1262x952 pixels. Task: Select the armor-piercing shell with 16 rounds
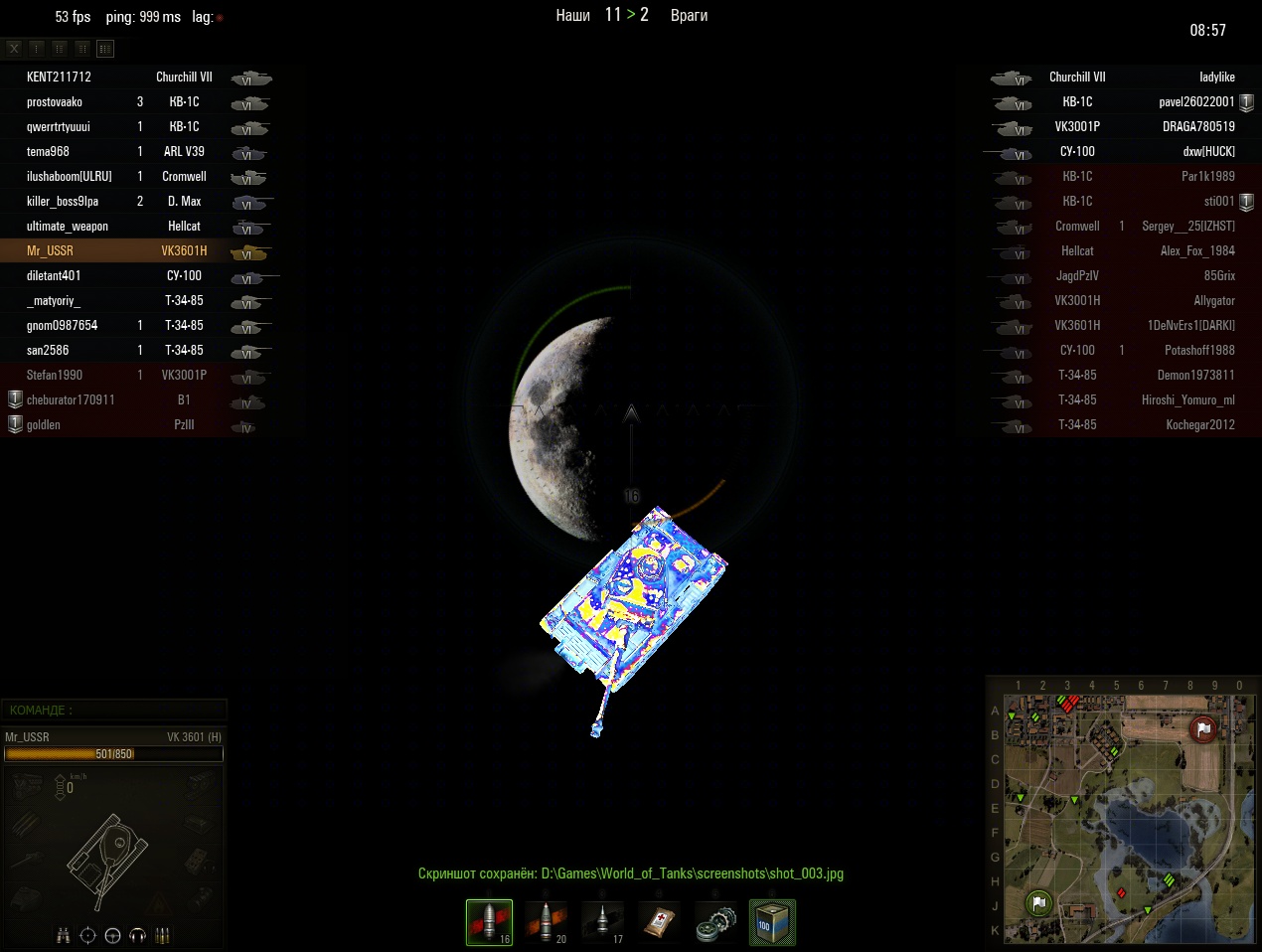[x=489, y=922]
